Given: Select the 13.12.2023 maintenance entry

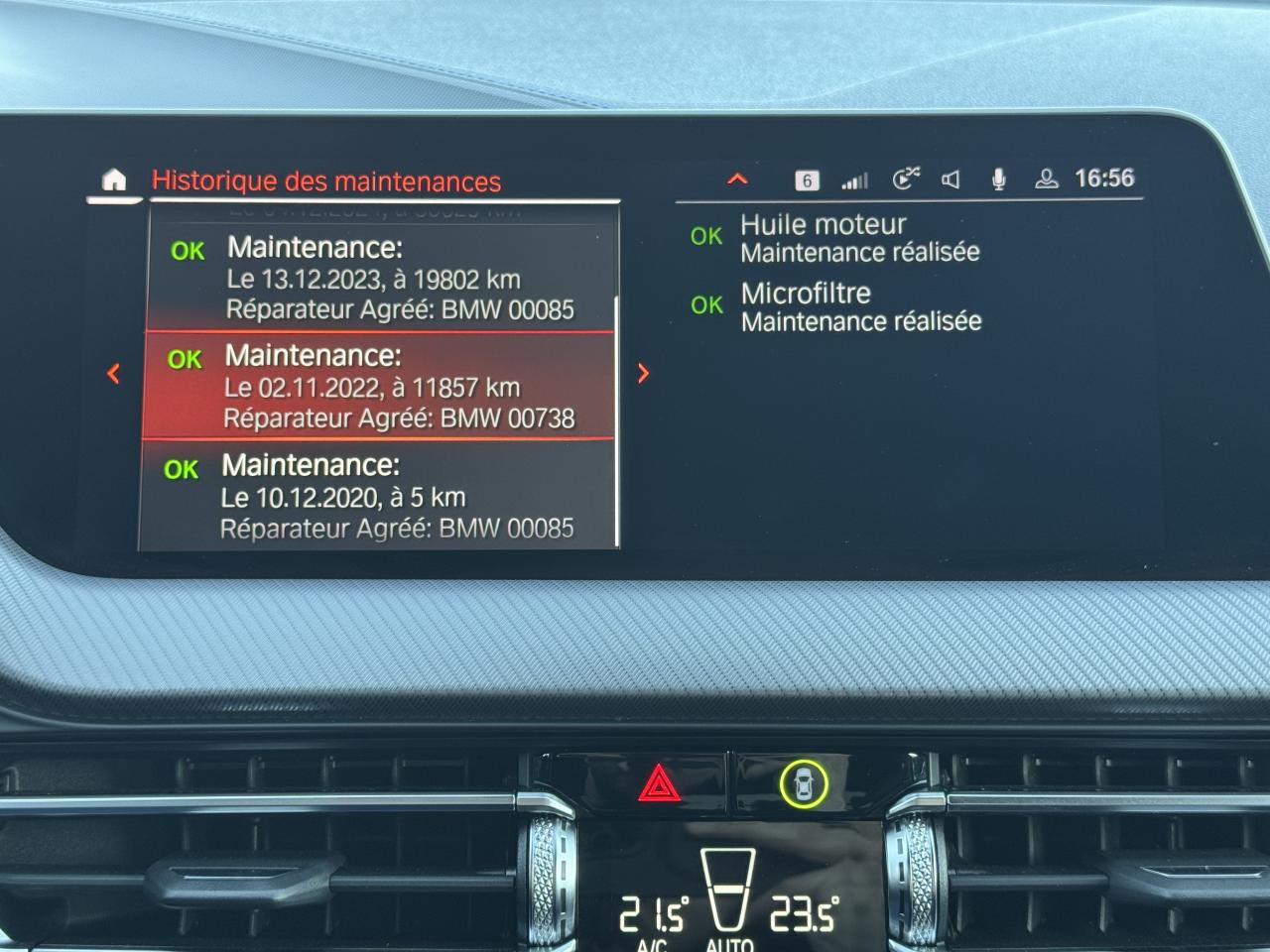Looking at the screenshot, I should click(382, 279).
